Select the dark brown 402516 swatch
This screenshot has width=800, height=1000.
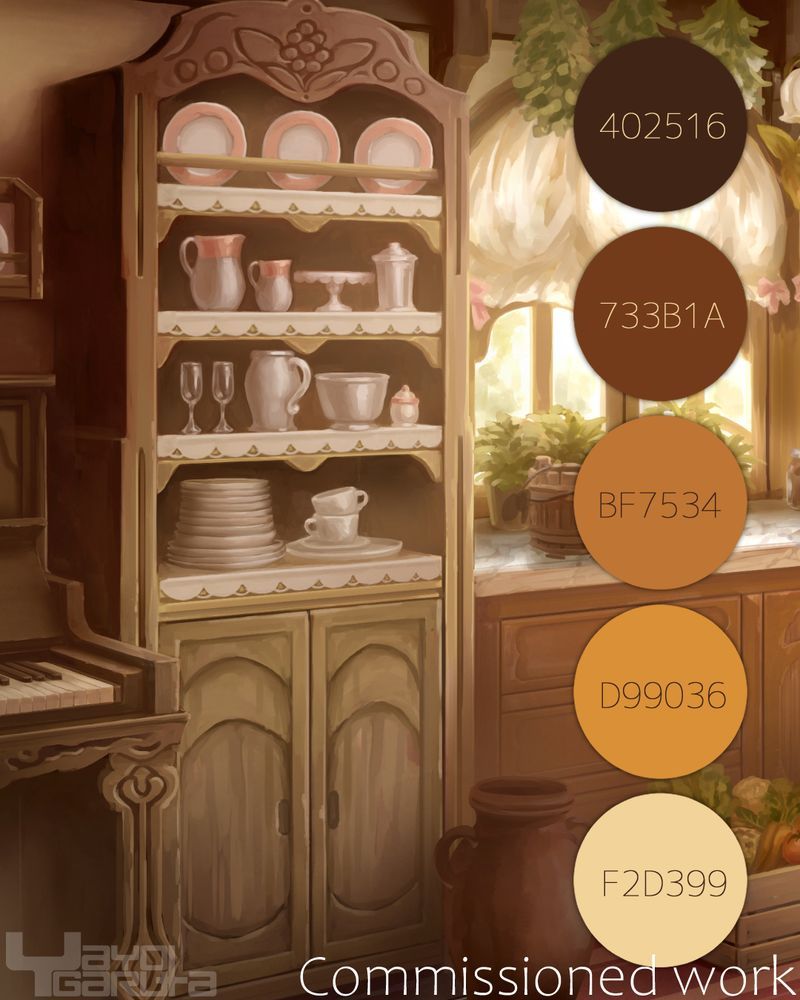pyautogui.click(x=660, y=125)
